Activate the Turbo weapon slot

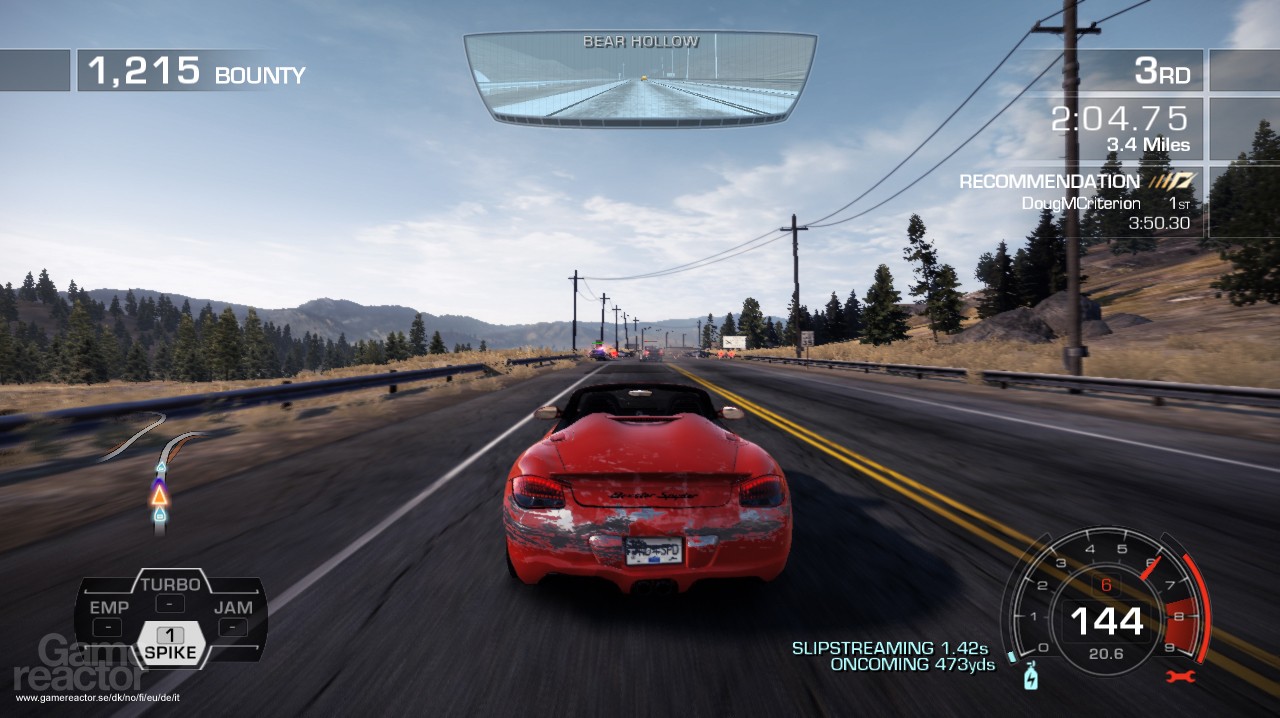click(170, 592)
